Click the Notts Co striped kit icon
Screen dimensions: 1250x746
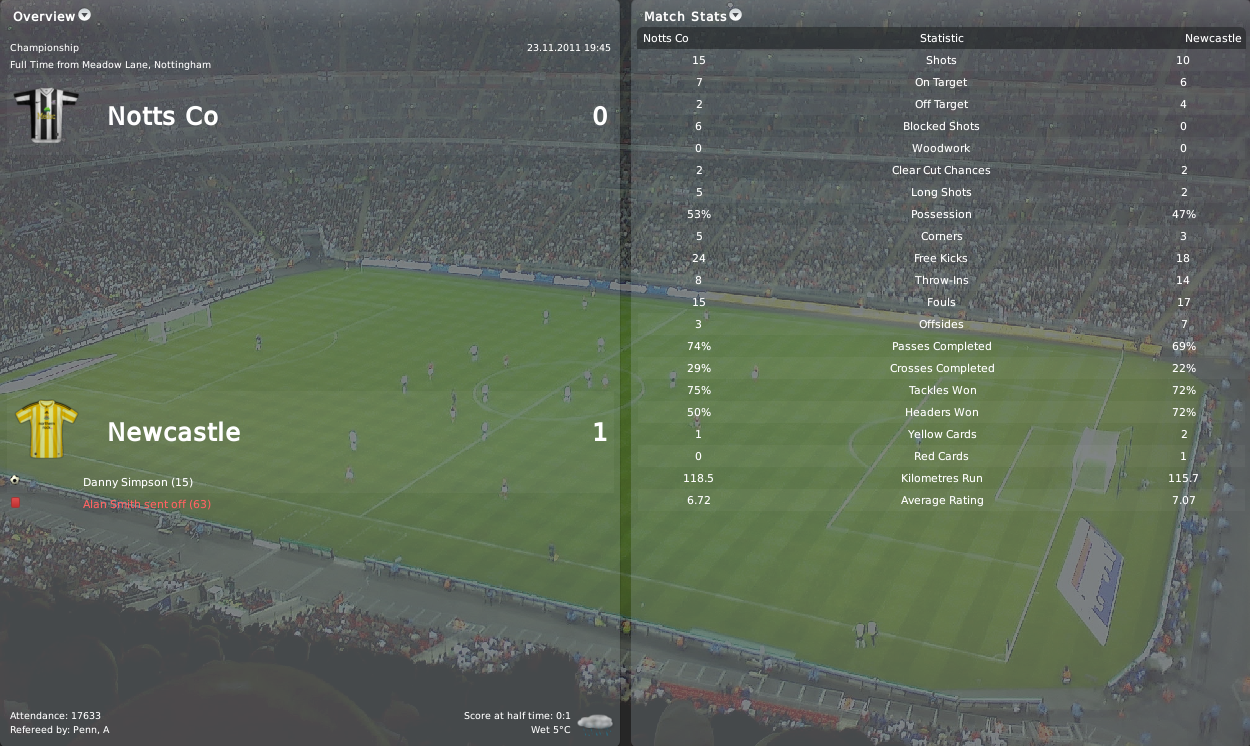(46, 115)
